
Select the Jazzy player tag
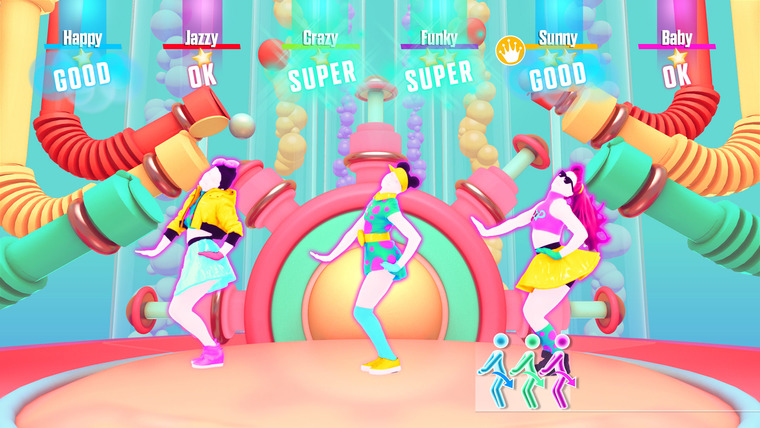[x=201, y=38]
